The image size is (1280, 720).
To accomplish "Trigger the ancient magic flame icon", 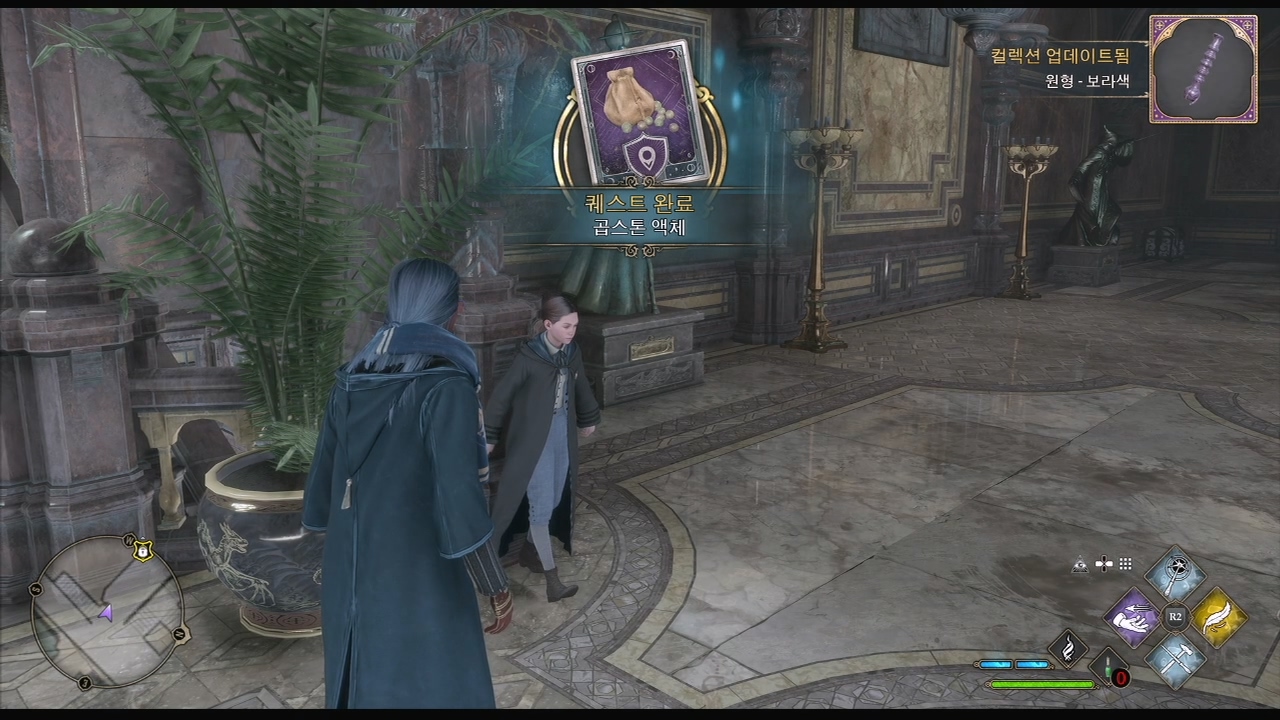I will tap(1067, 648).
